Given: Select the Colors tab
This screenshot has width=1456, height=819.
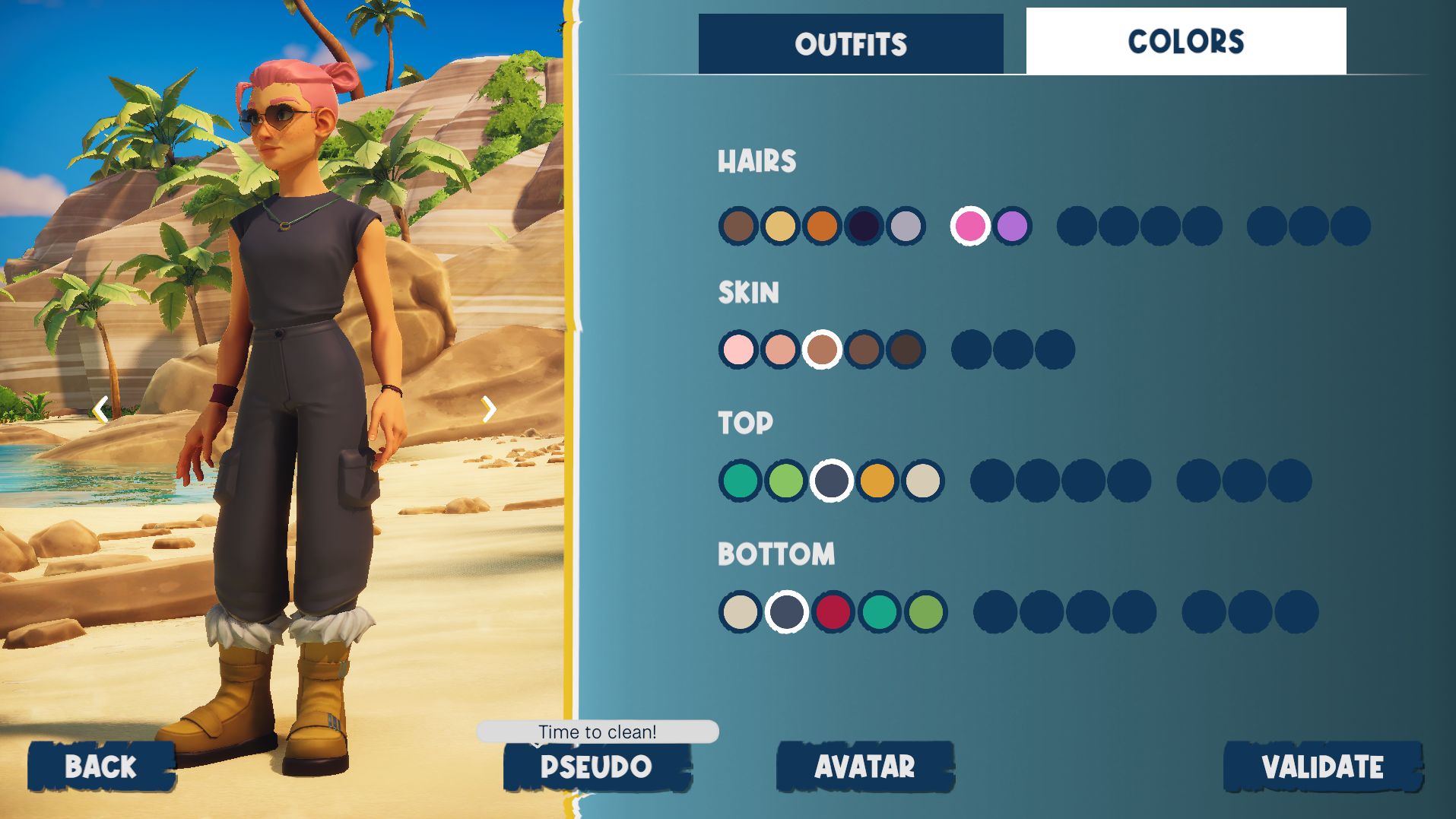Looking at the screenshot, I should 1185,42.
